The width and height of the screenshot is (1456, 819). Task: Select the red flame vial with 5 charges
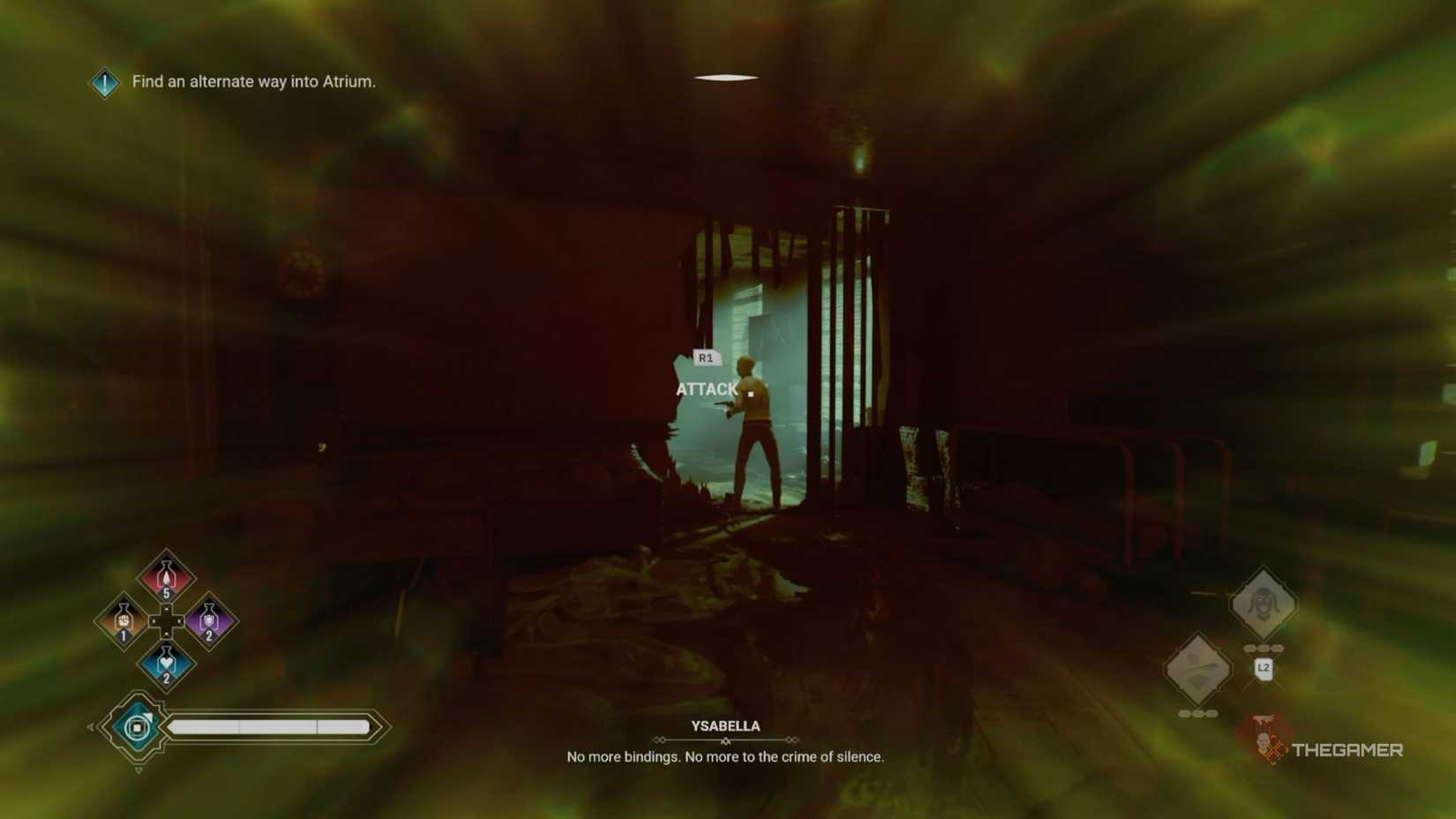tap(165, 575)
